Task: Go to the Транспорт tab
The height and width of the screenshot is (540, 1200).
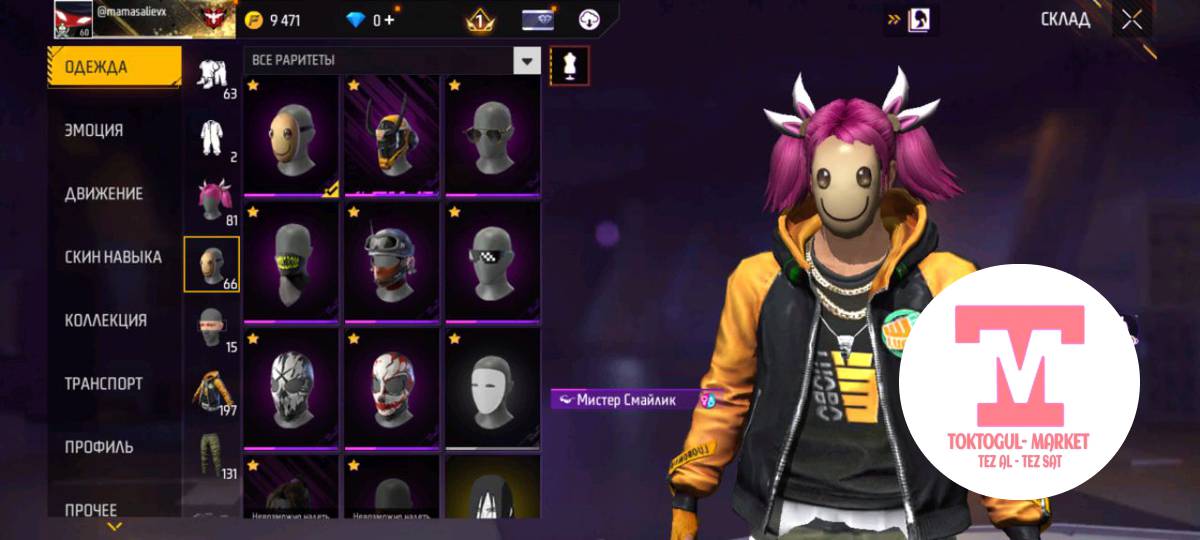Action: pyautogui.click(x=103, y=383)
